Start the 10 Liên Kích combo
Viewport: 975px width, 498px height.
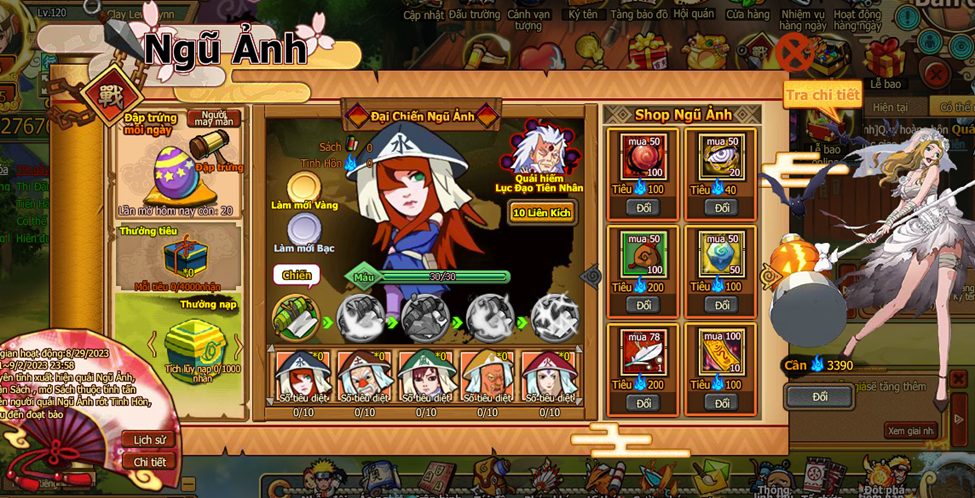[542, 213]
